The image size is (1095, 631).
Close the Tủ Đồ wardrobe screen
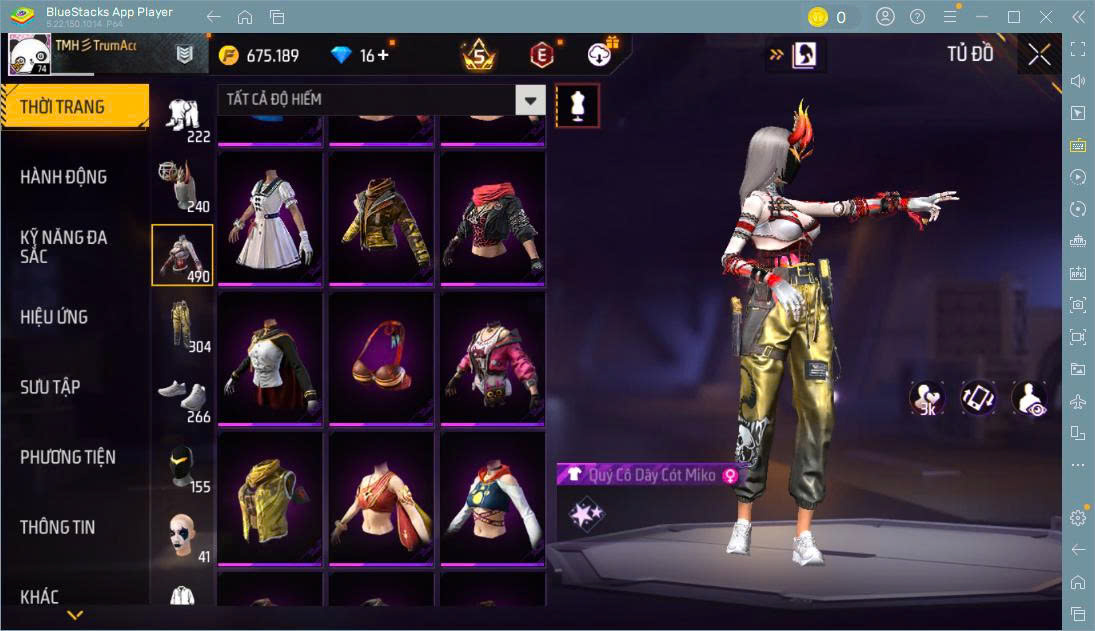coord(1039,54)
